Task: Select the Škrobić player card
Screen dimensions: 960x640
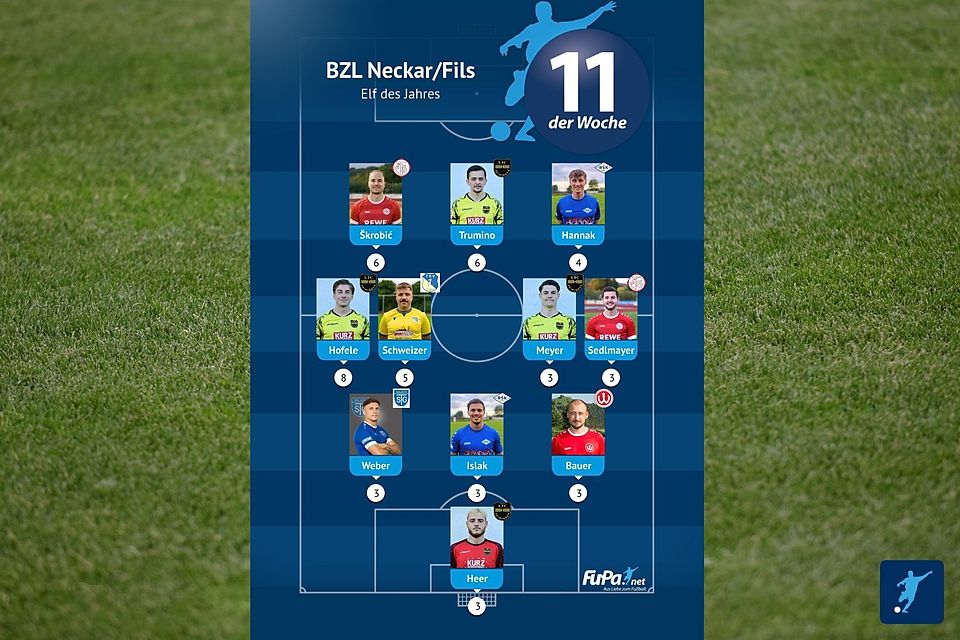Action: (x=375, y=203)
